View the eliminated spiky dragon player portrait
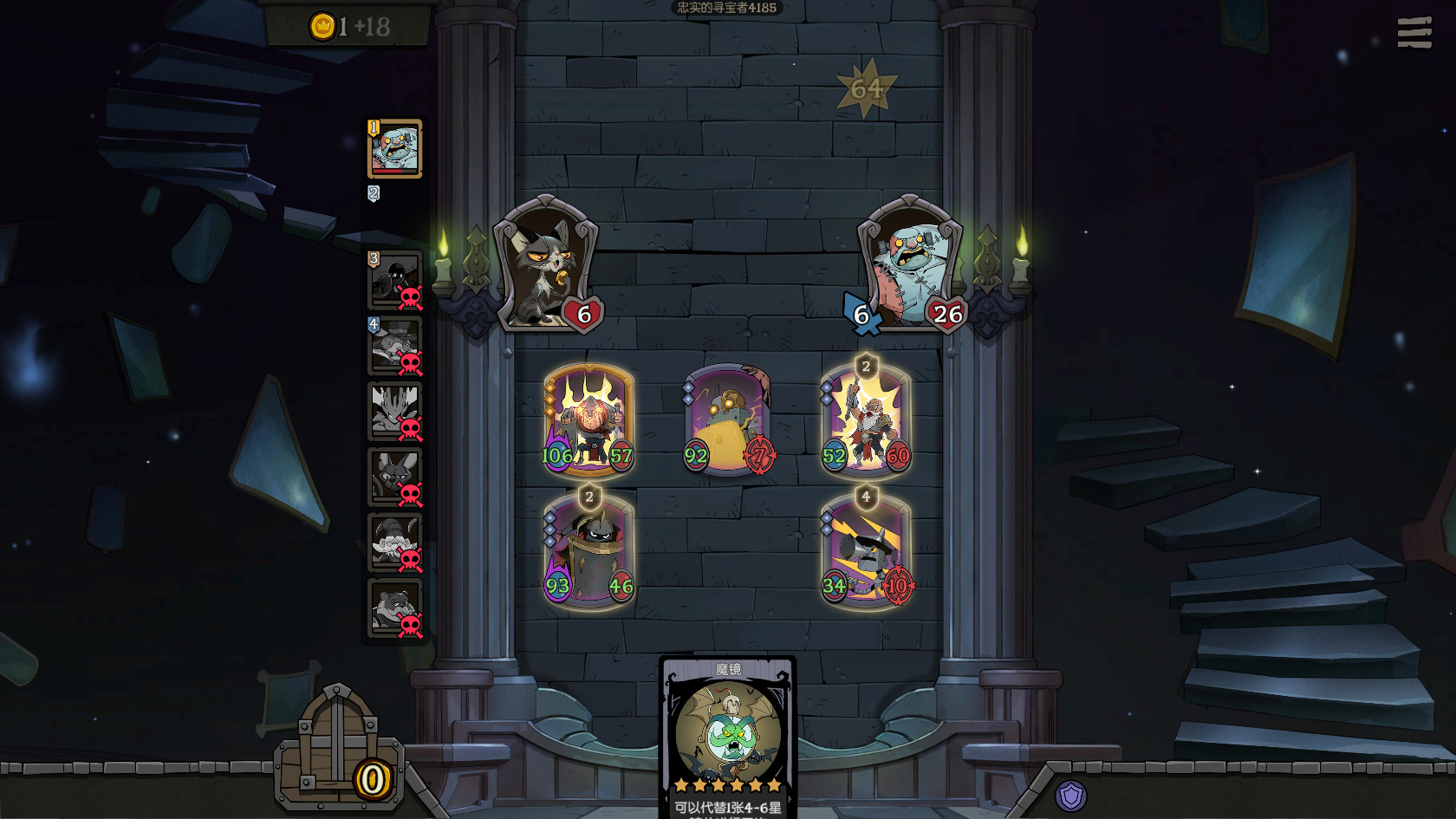Viewport: 1456px width, 819px height. click(x=395, y=412)
